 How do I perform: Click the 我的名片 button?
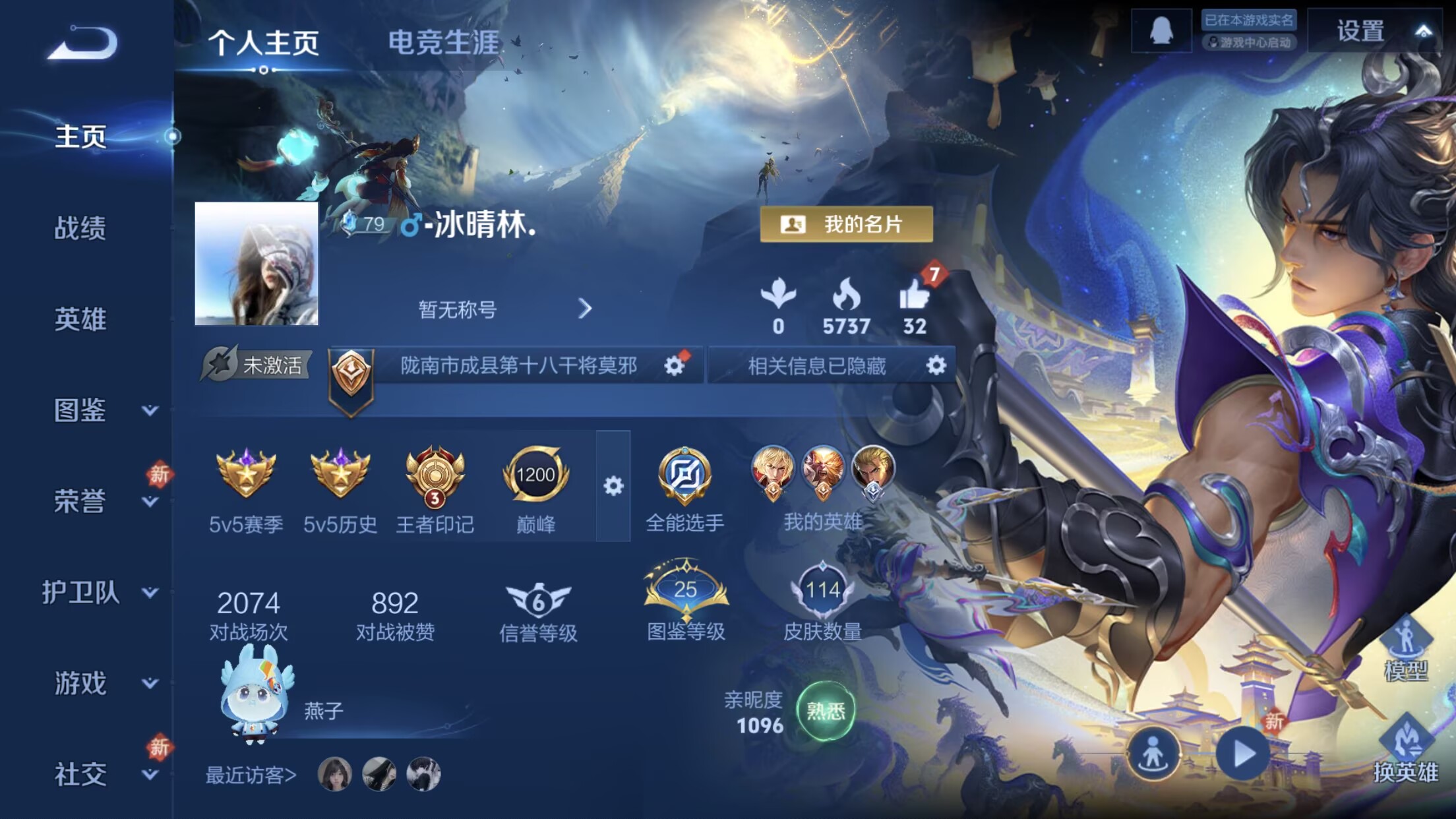[x=847, y=223]
